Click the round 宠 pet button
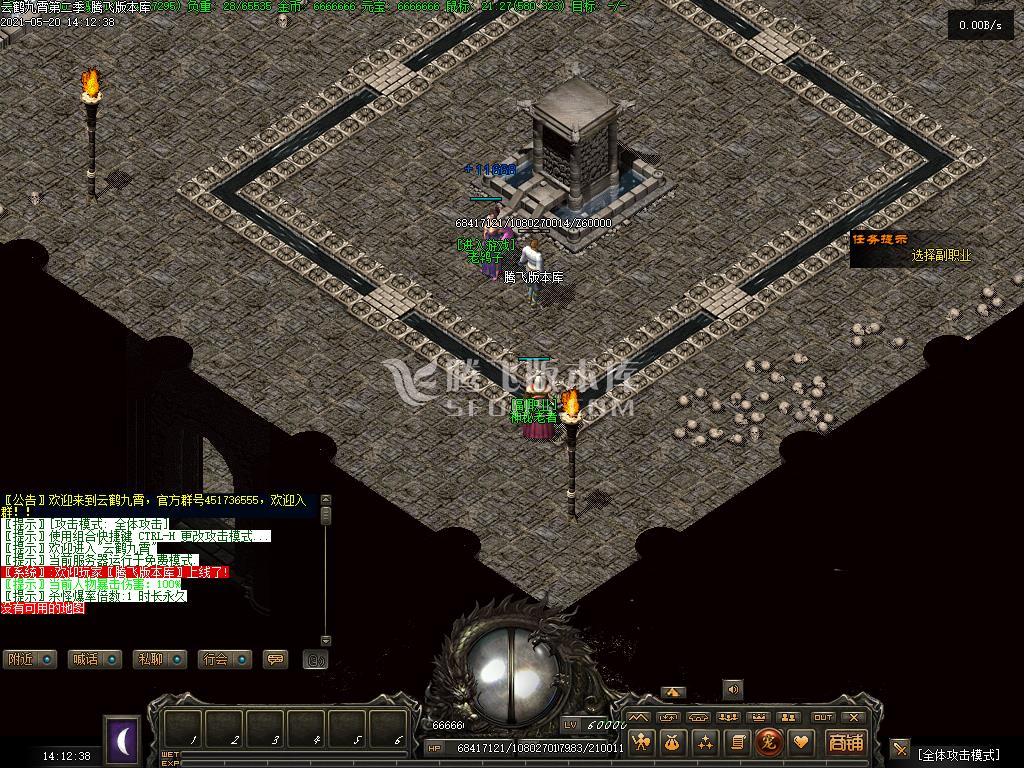The image size is (1024, 768). point(769,742)
